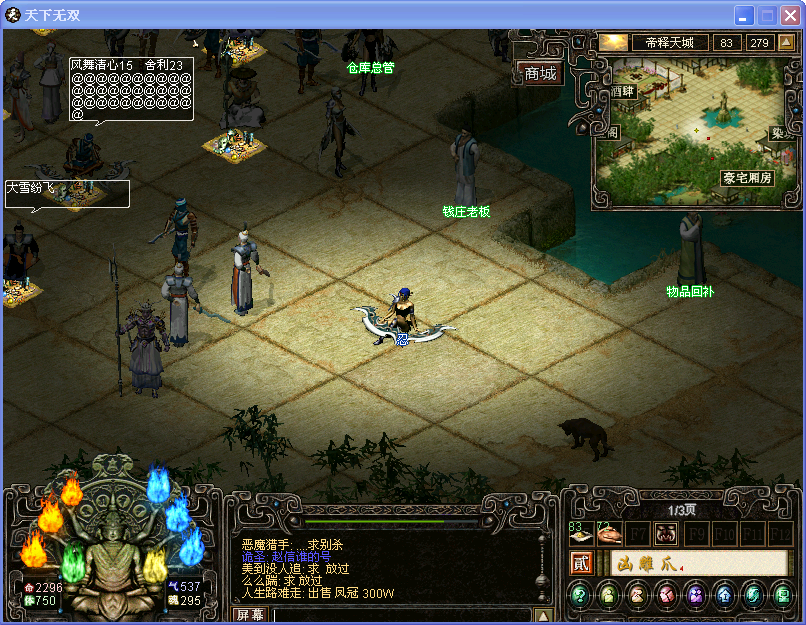Activate the beast face skill slot

click(665, 534)
